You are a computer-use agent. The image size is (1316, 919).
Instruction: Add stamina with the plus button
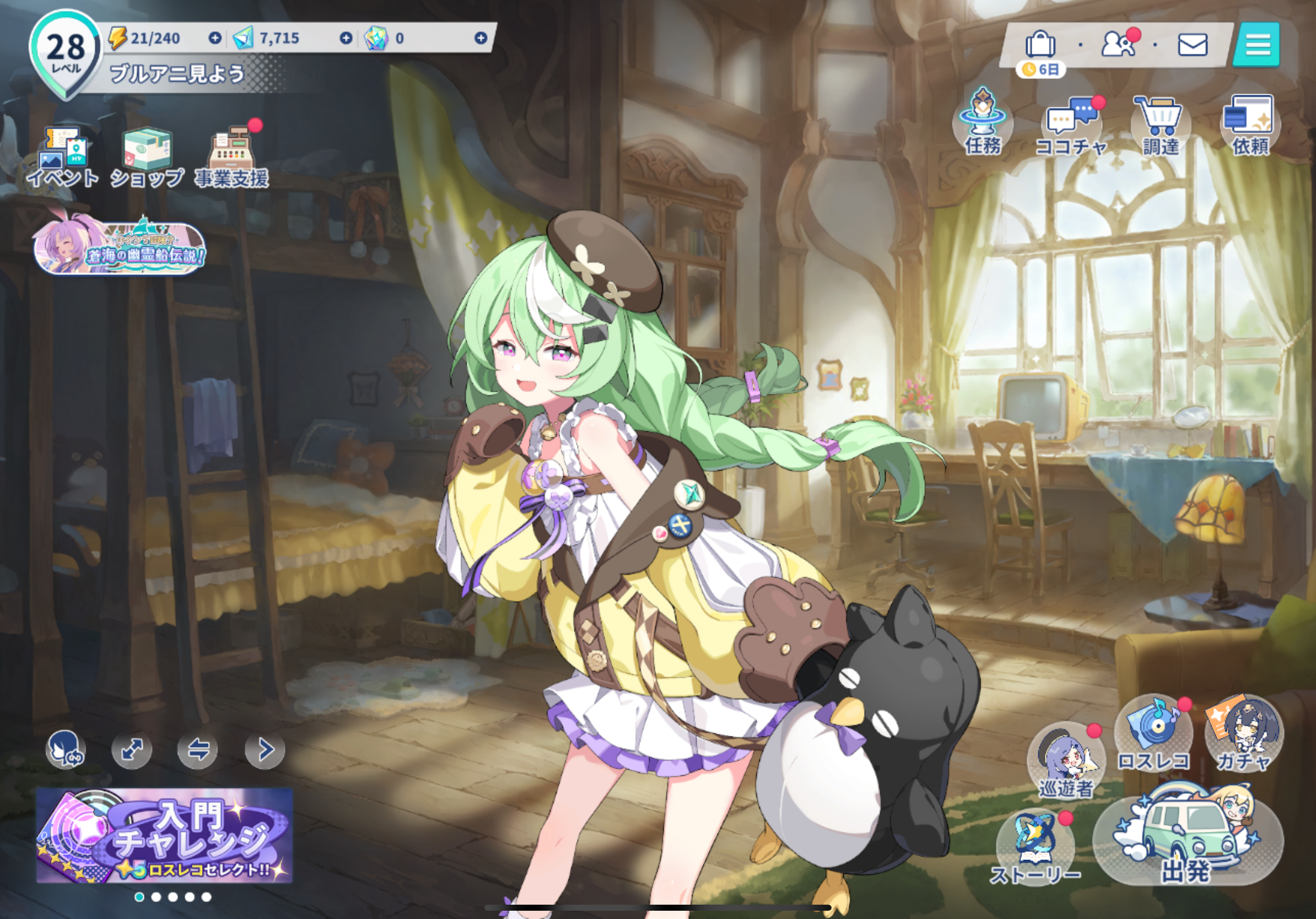(x=215, y=38)
